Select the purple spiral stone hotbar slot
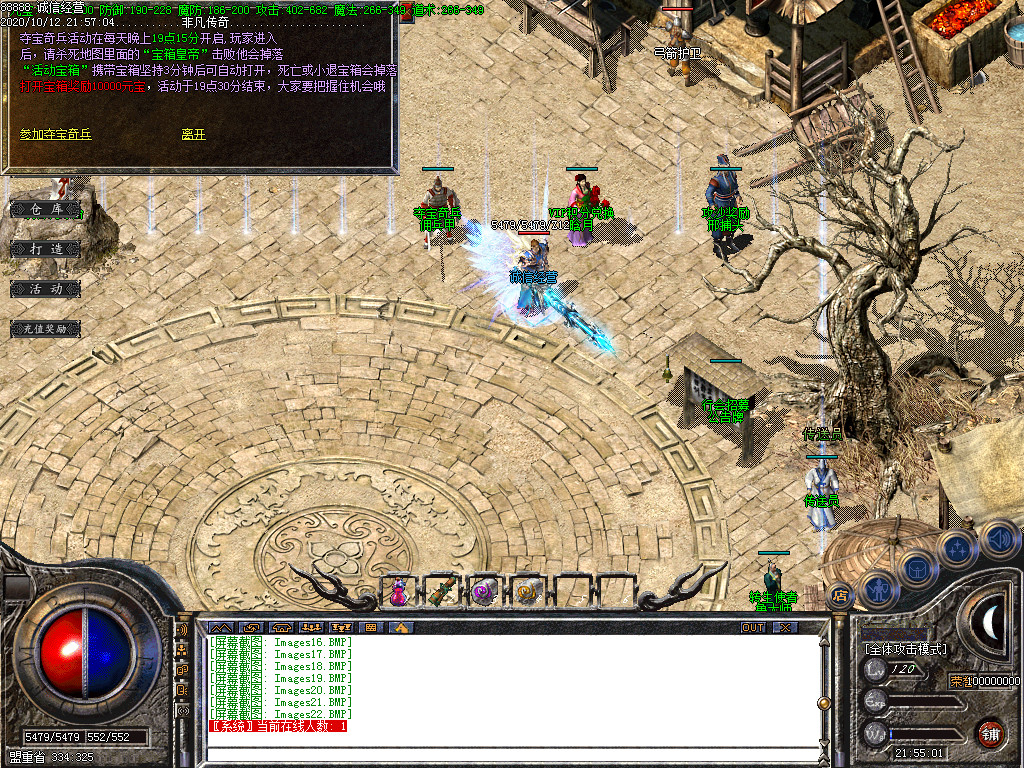1024x768 pixels. pyautogui.click(x=485, y=591)
